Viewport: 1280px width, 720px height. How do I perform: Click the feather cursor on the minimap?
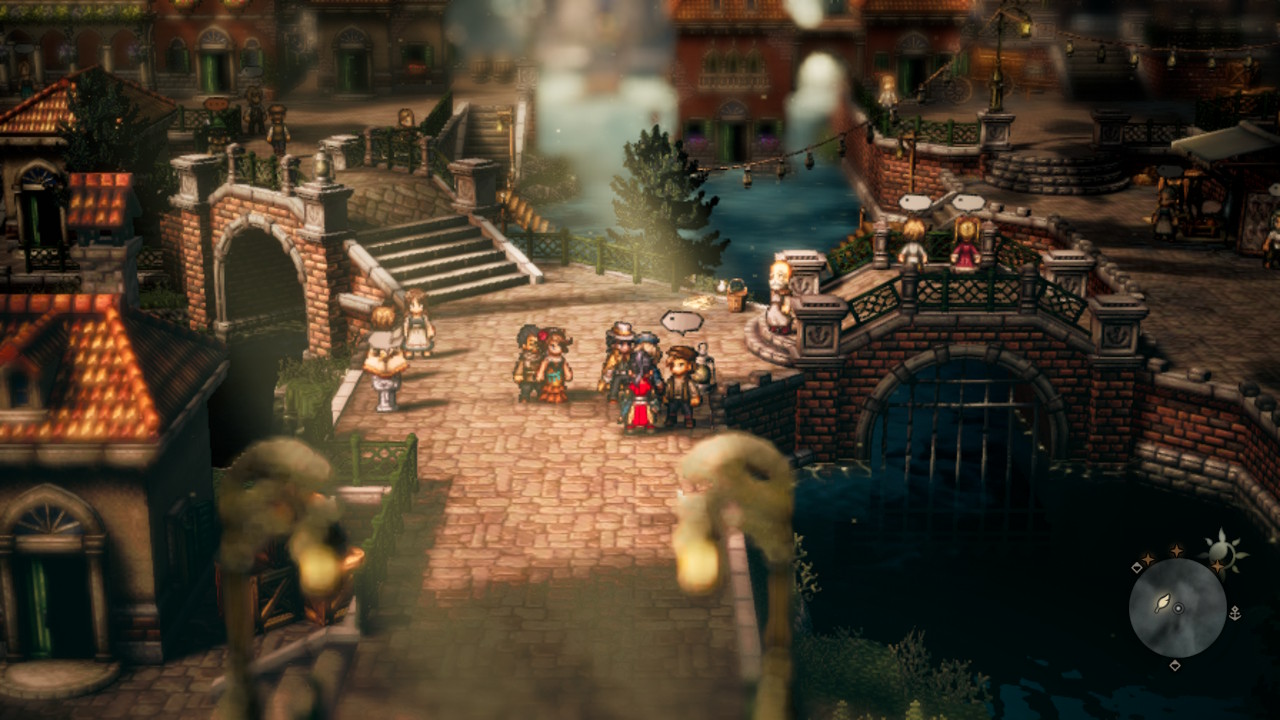(x=1163, y=601)
